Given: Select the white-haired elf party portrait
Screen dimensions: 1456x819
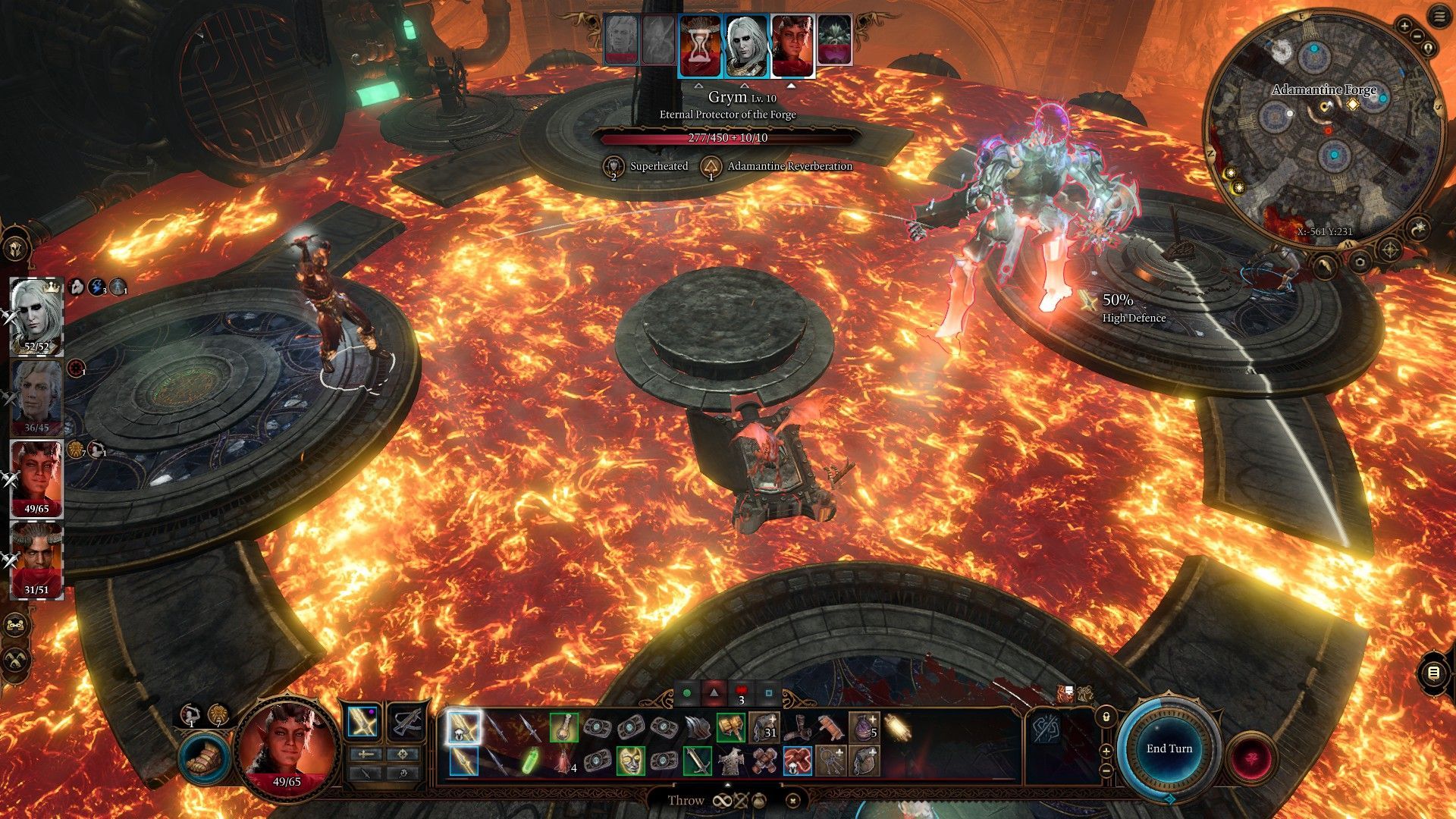Looking at the screenshot, I should pyautogui.click(x=36, y=315).
